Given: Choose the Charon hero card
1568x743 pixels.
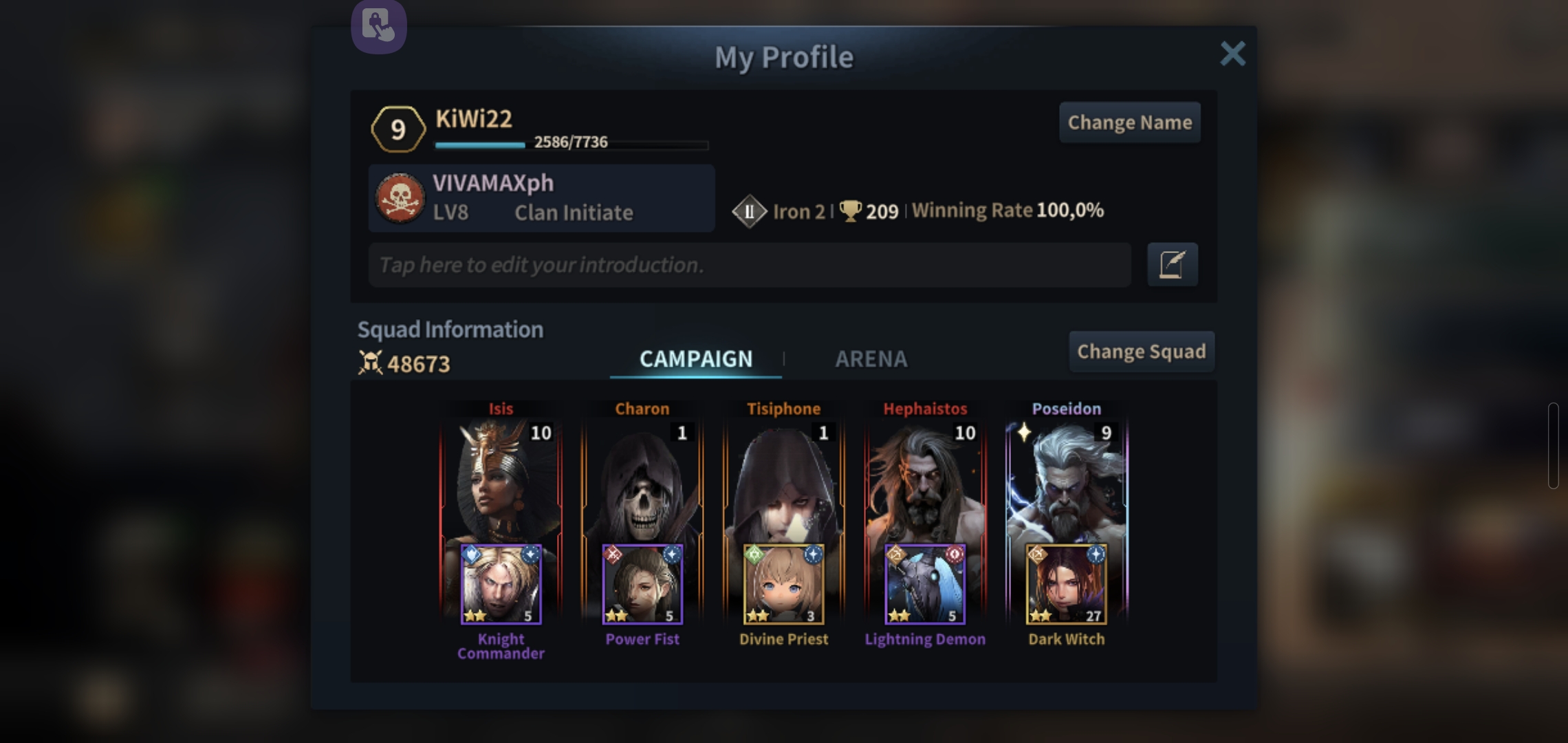Looking at the screenshot, I should [642, 482].
